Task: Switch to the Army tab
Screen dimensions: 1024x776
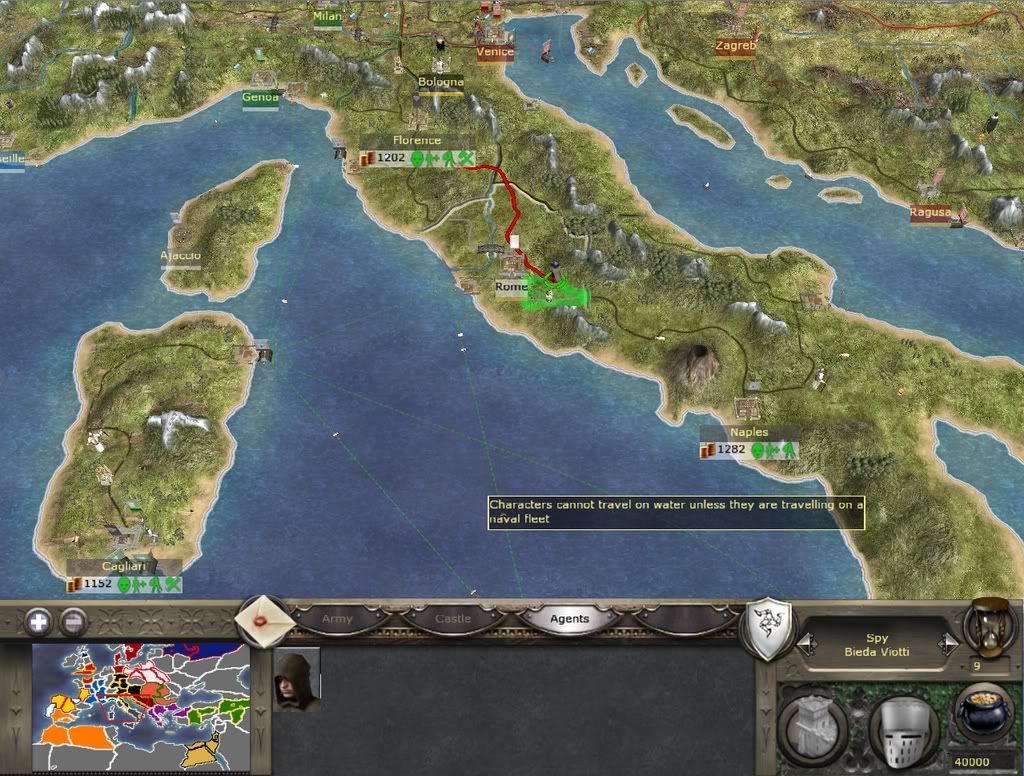Action: tap(337, 619)
